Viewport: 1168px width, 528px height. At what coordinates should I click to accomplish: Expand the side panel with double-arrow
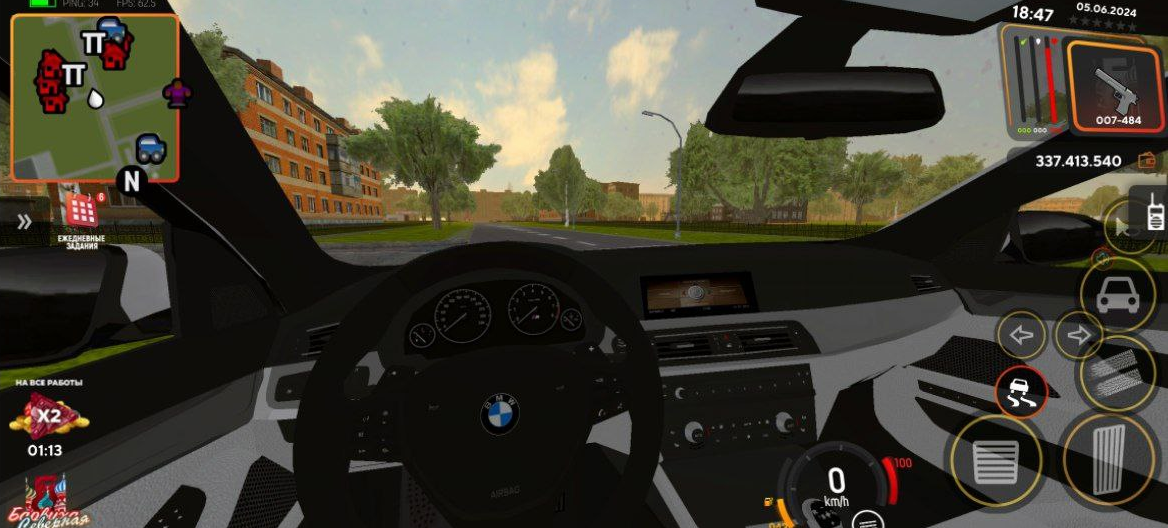coord(24,222)
